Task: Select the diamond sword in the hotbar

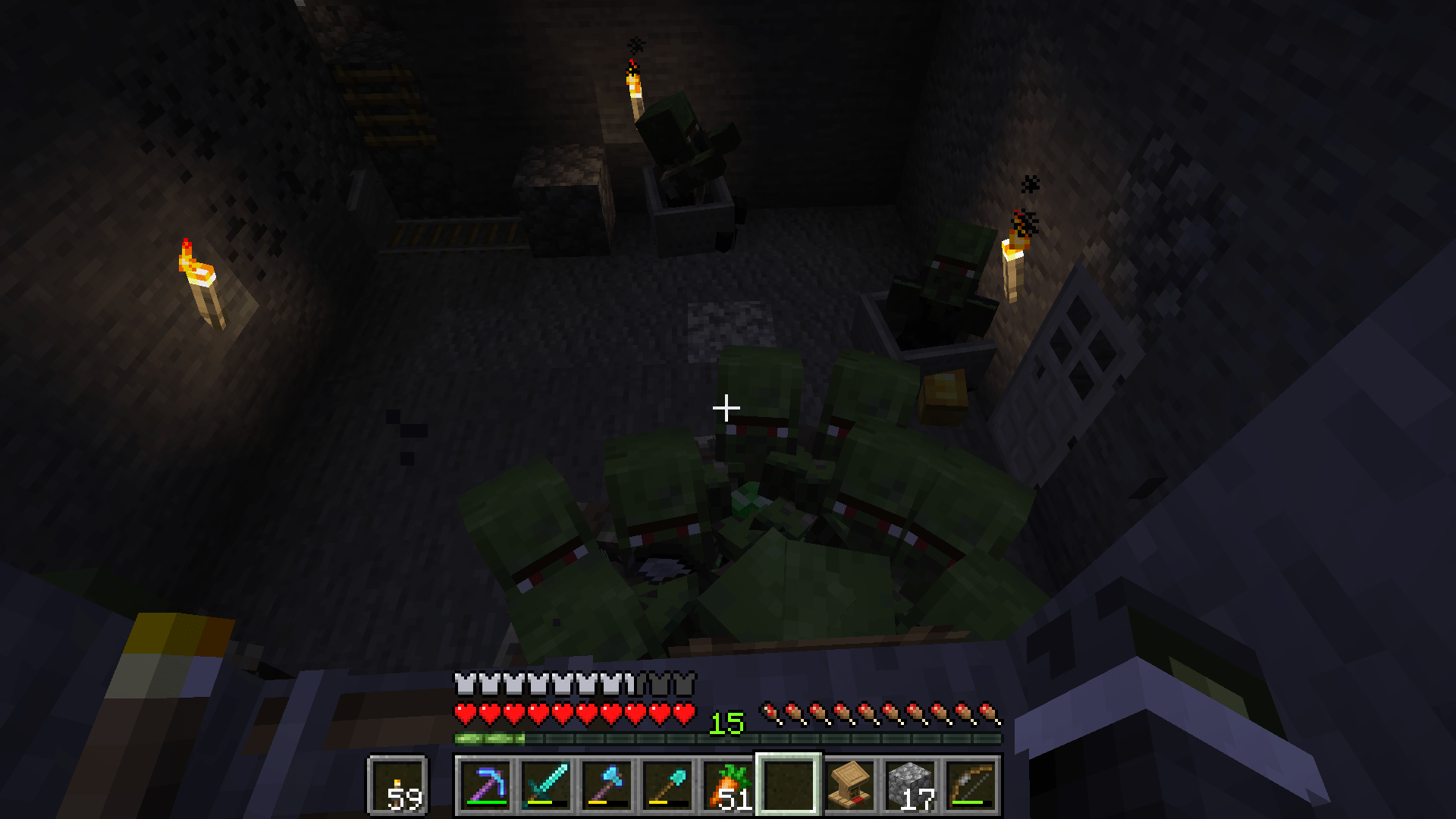Action: pos(544,785)
